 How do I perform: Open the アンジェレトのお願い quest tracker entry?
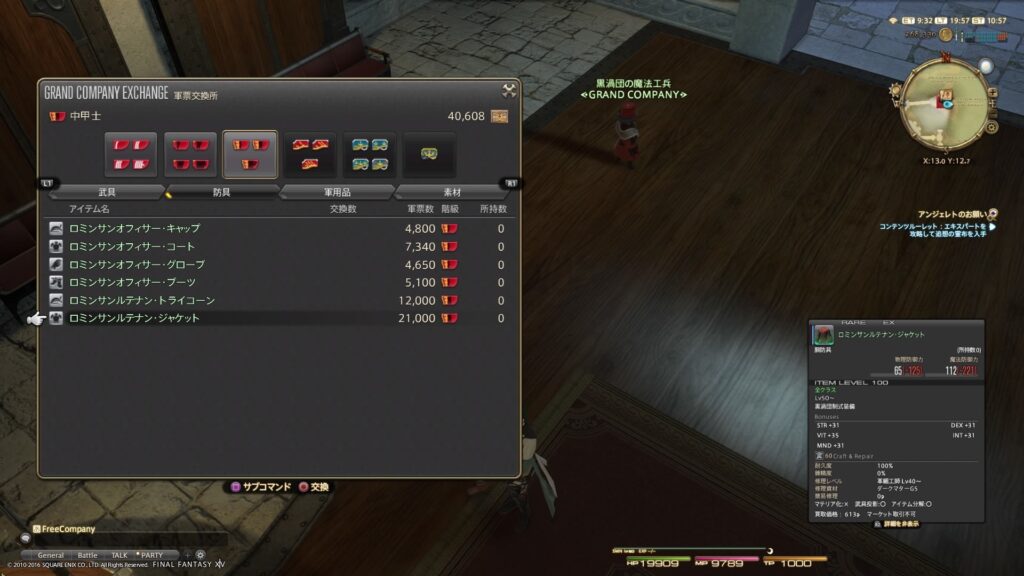coord(960,214)
